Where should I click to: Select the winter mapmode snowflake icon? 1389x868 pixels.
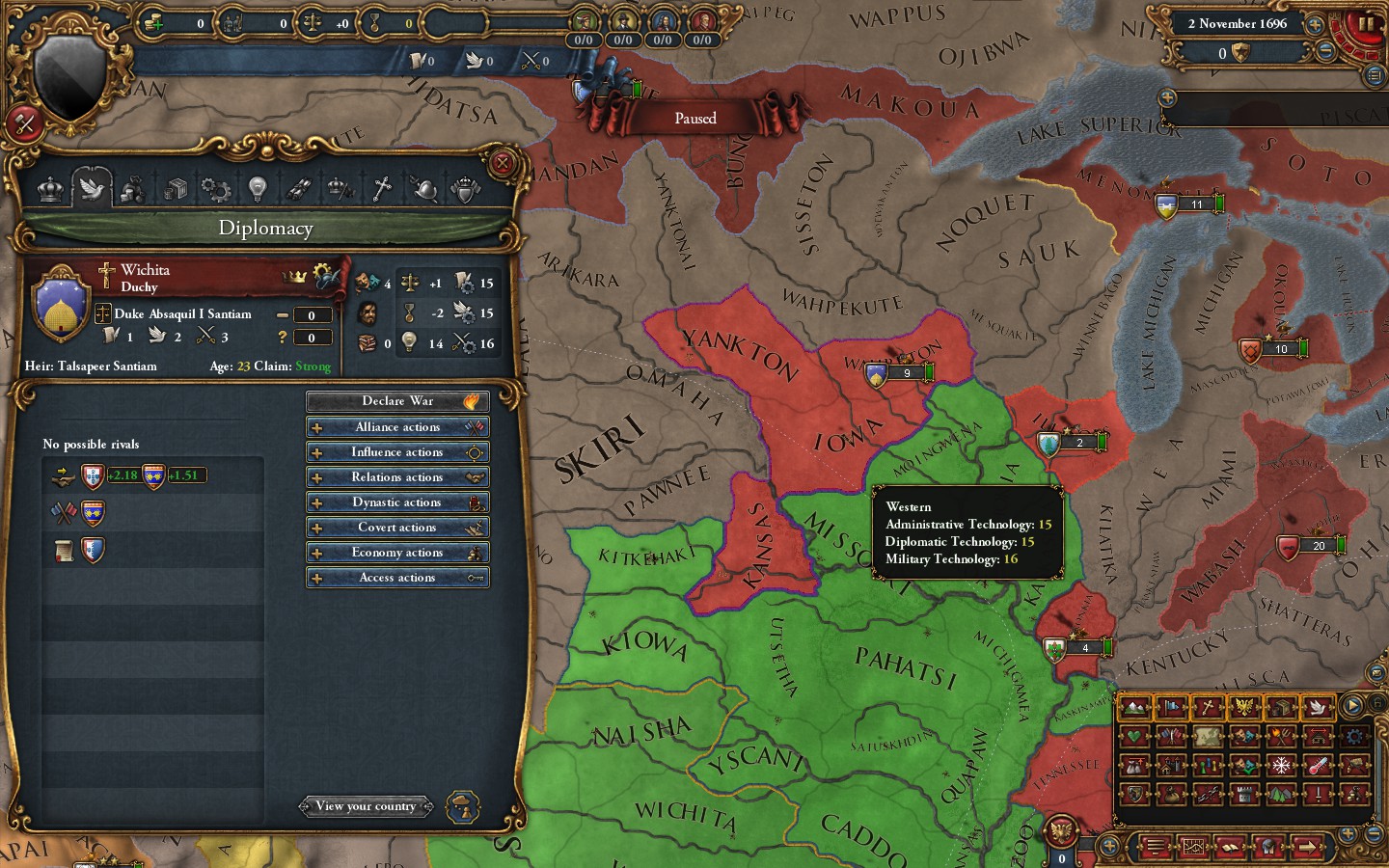pyautogui.click(x=1282, y=765)
